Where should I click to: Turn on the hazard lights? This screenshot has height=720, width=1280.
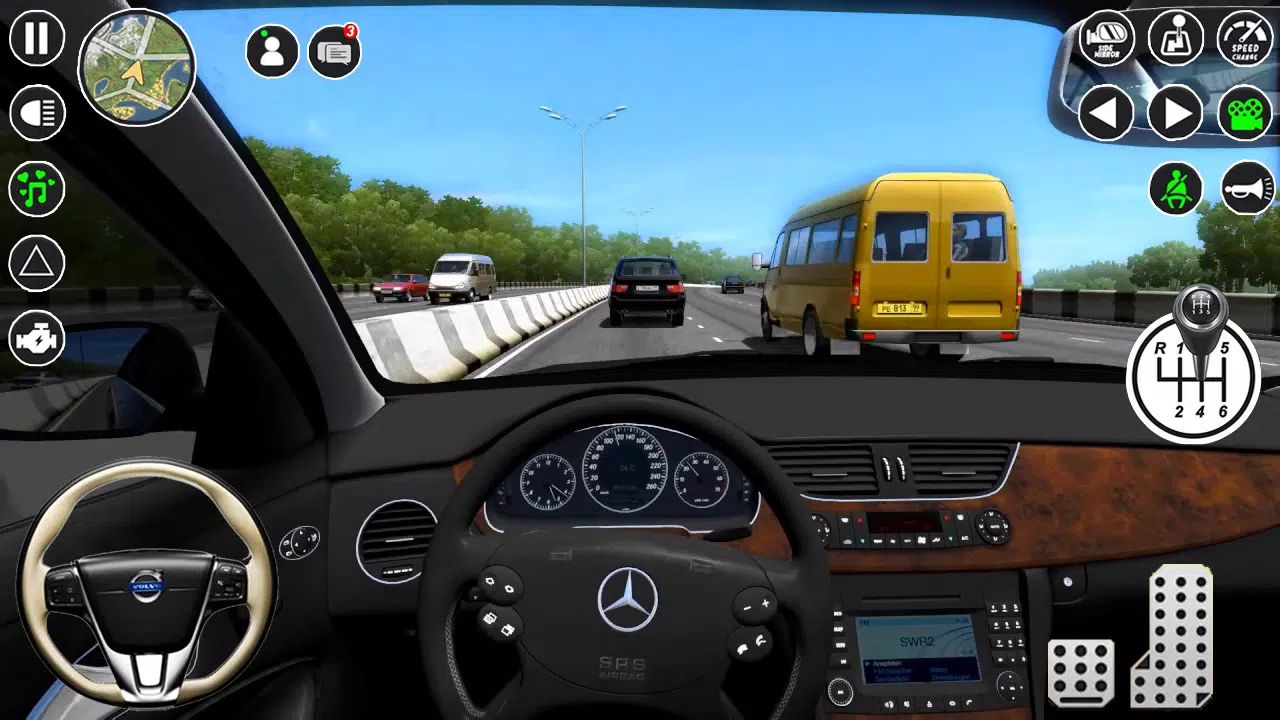coord(36,263)
